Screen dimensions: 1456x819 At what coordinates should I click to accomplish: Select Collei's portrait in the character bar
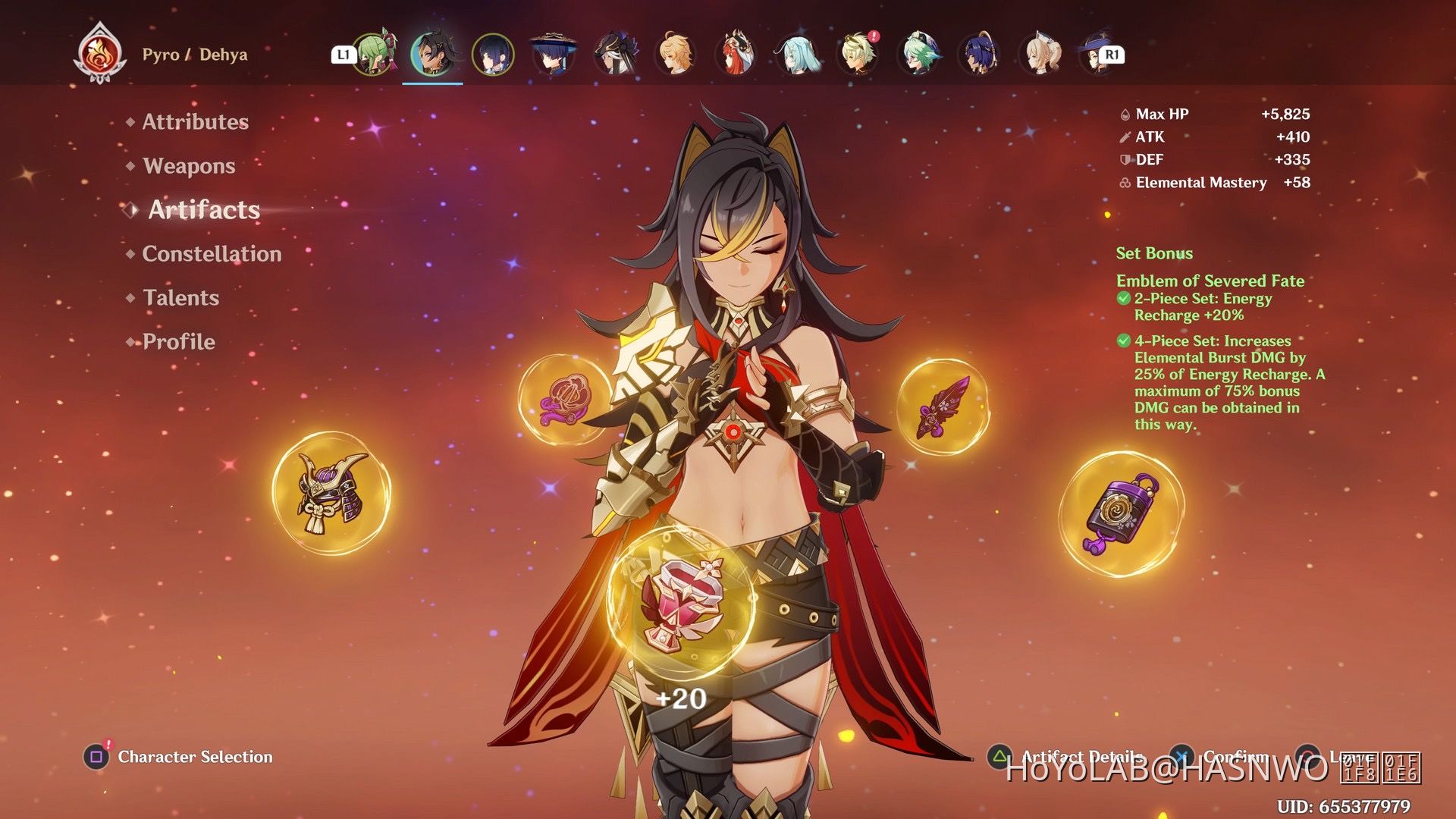(x=373, y=55)
